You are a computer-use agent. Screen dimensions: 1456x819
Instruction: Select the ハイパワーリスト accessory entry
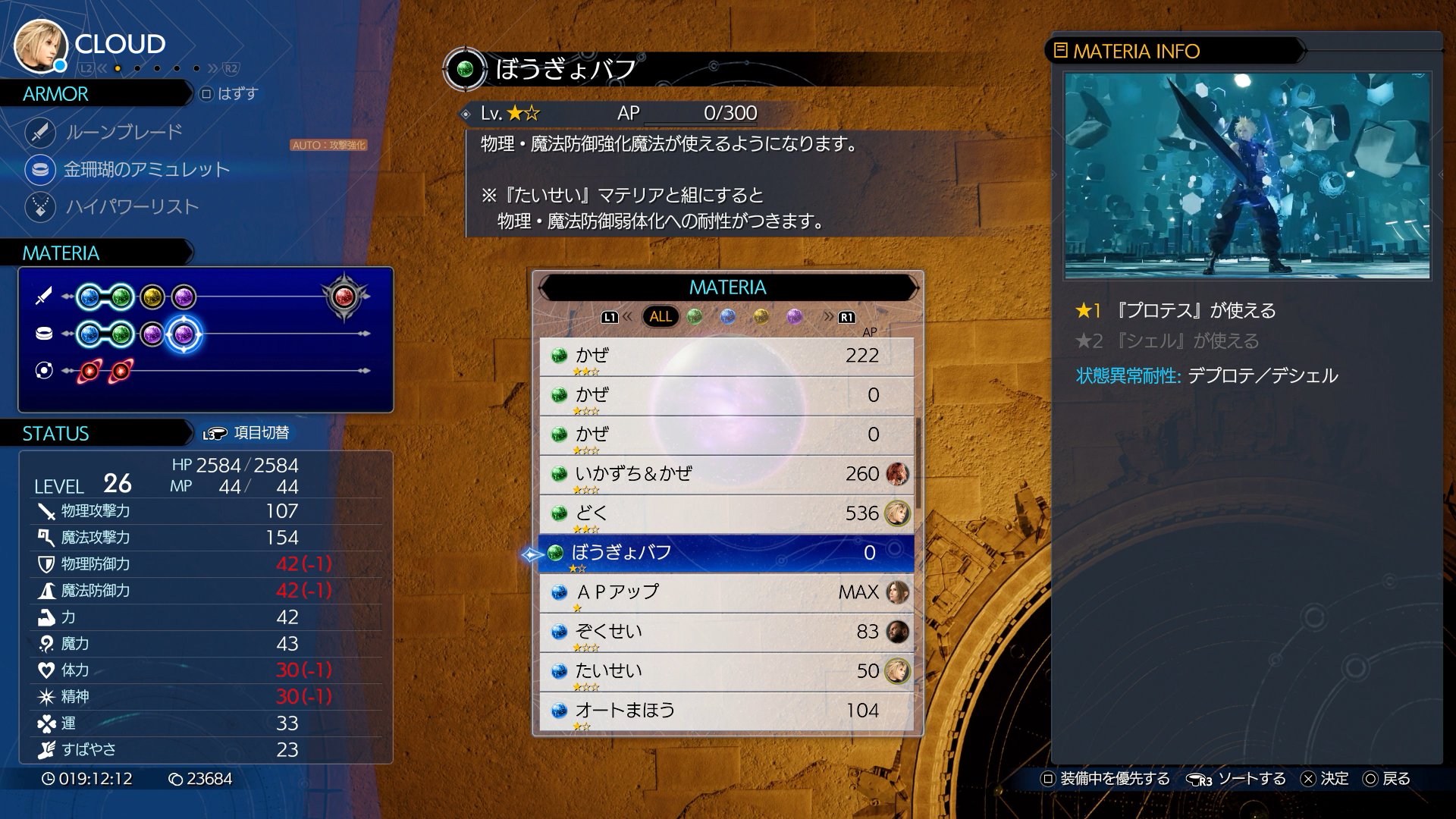(x=132, y=206)
